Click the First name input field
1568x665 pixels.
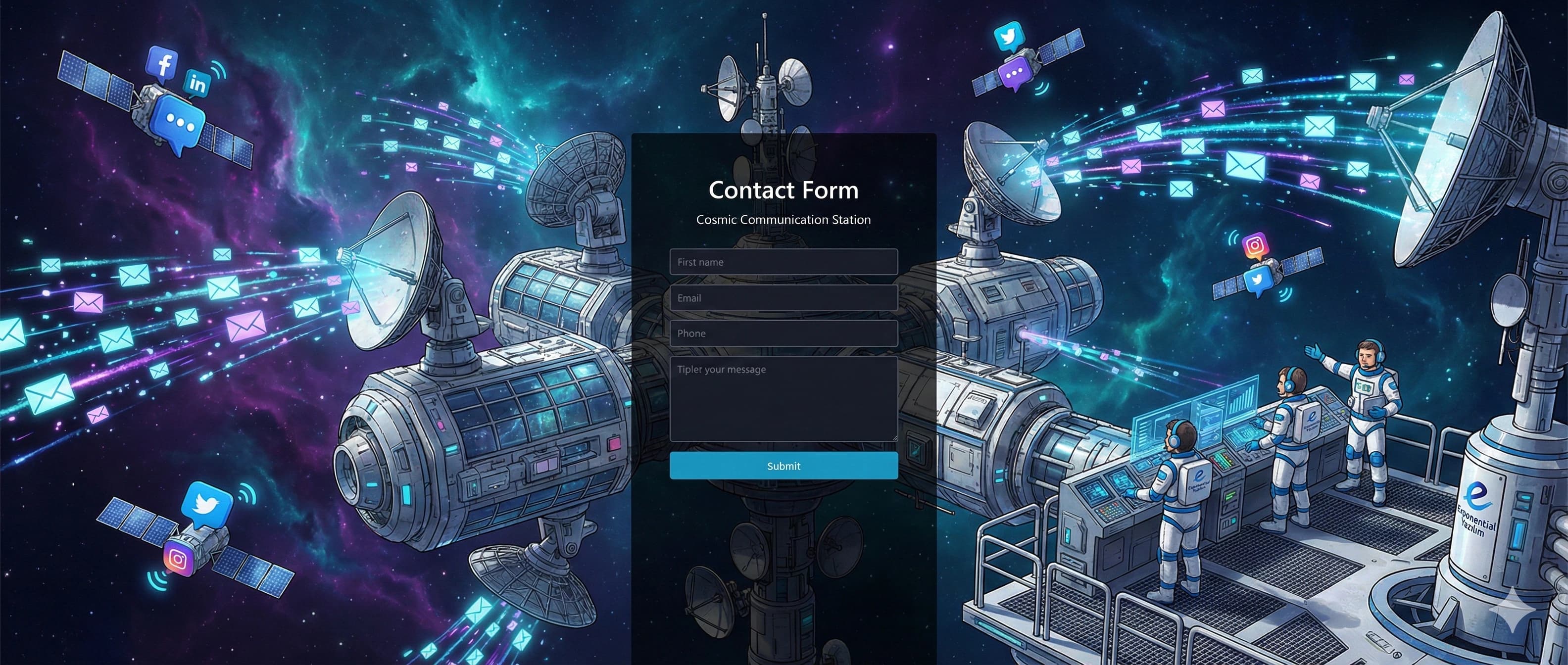click(x=784, y=262)
